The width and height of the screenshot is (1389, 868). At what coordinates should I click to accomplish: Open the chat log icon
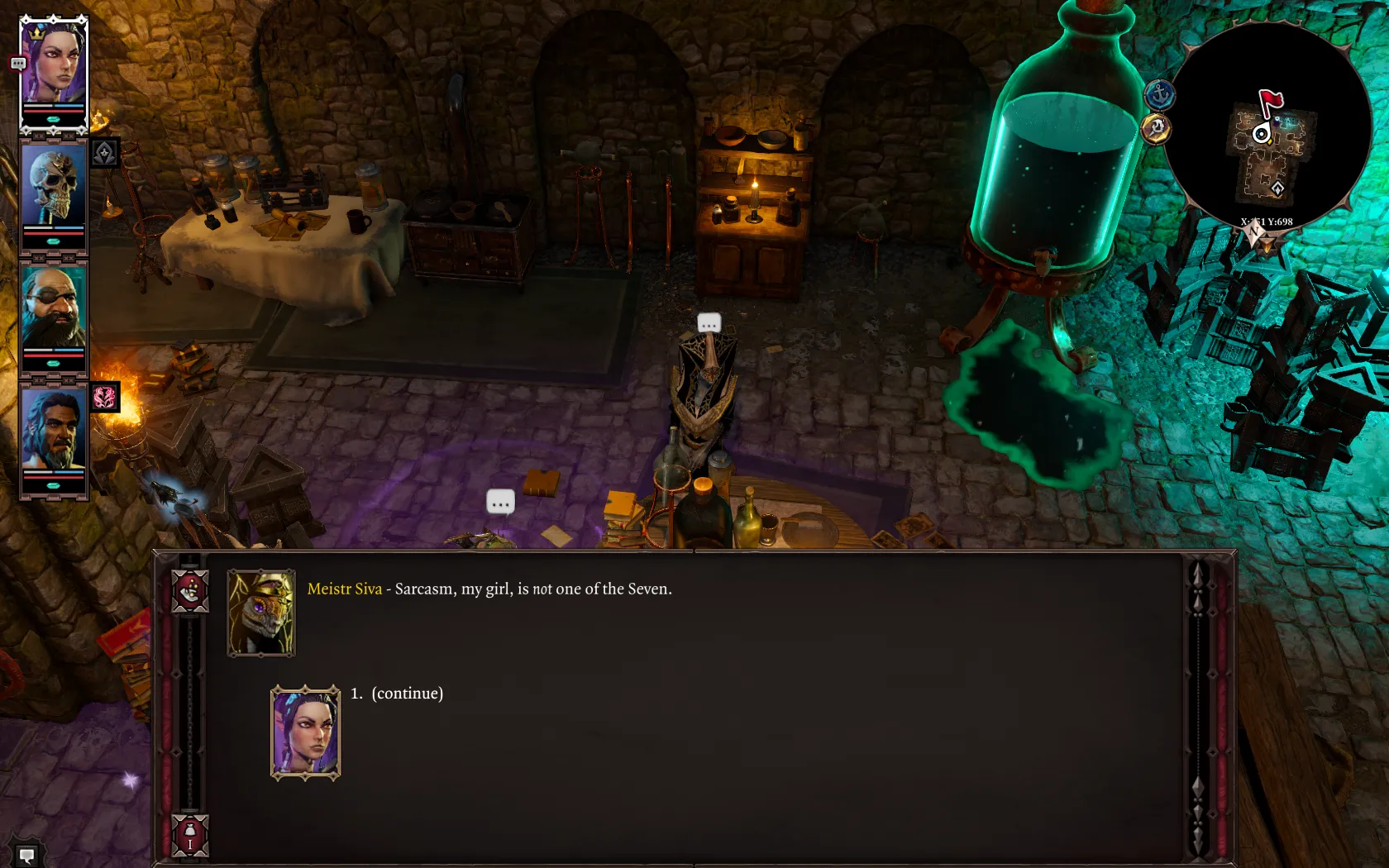[x=26, y=855]
